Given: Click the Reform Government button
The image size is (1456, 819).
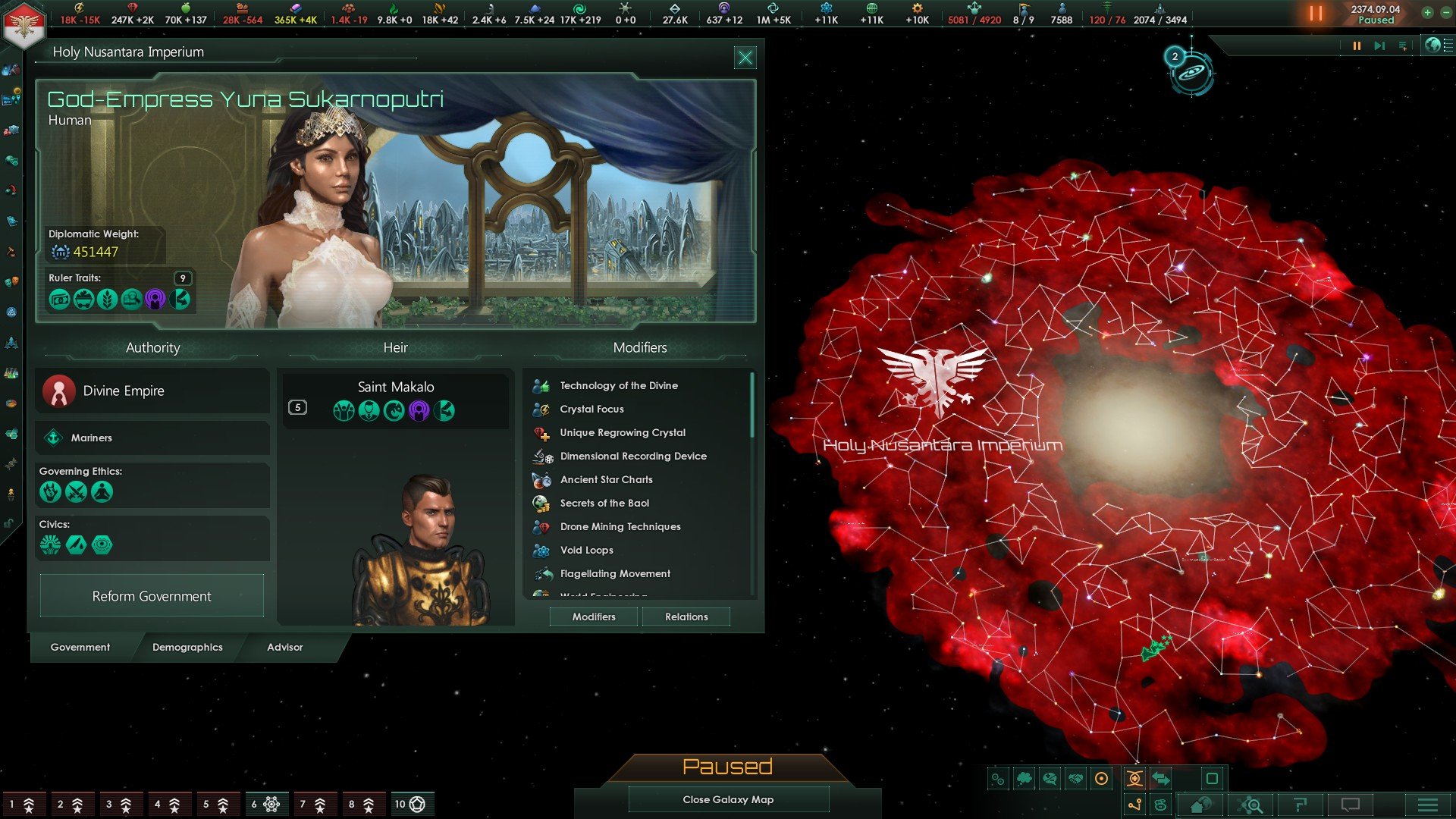Looking at the screenshot, I should (152, 596).
